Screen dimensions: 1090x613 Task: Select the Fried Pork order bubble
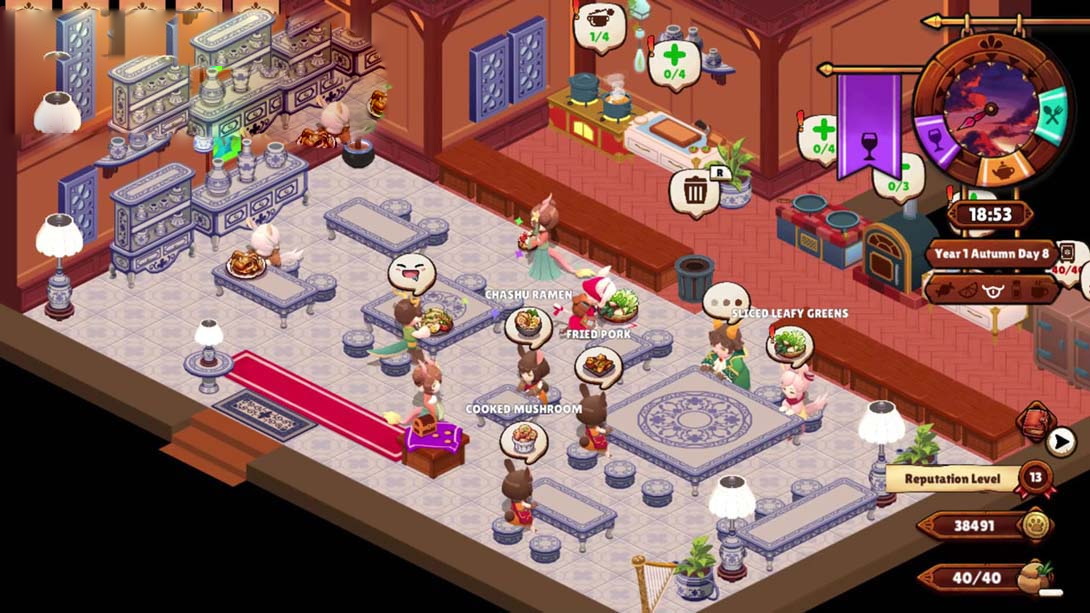598,365
